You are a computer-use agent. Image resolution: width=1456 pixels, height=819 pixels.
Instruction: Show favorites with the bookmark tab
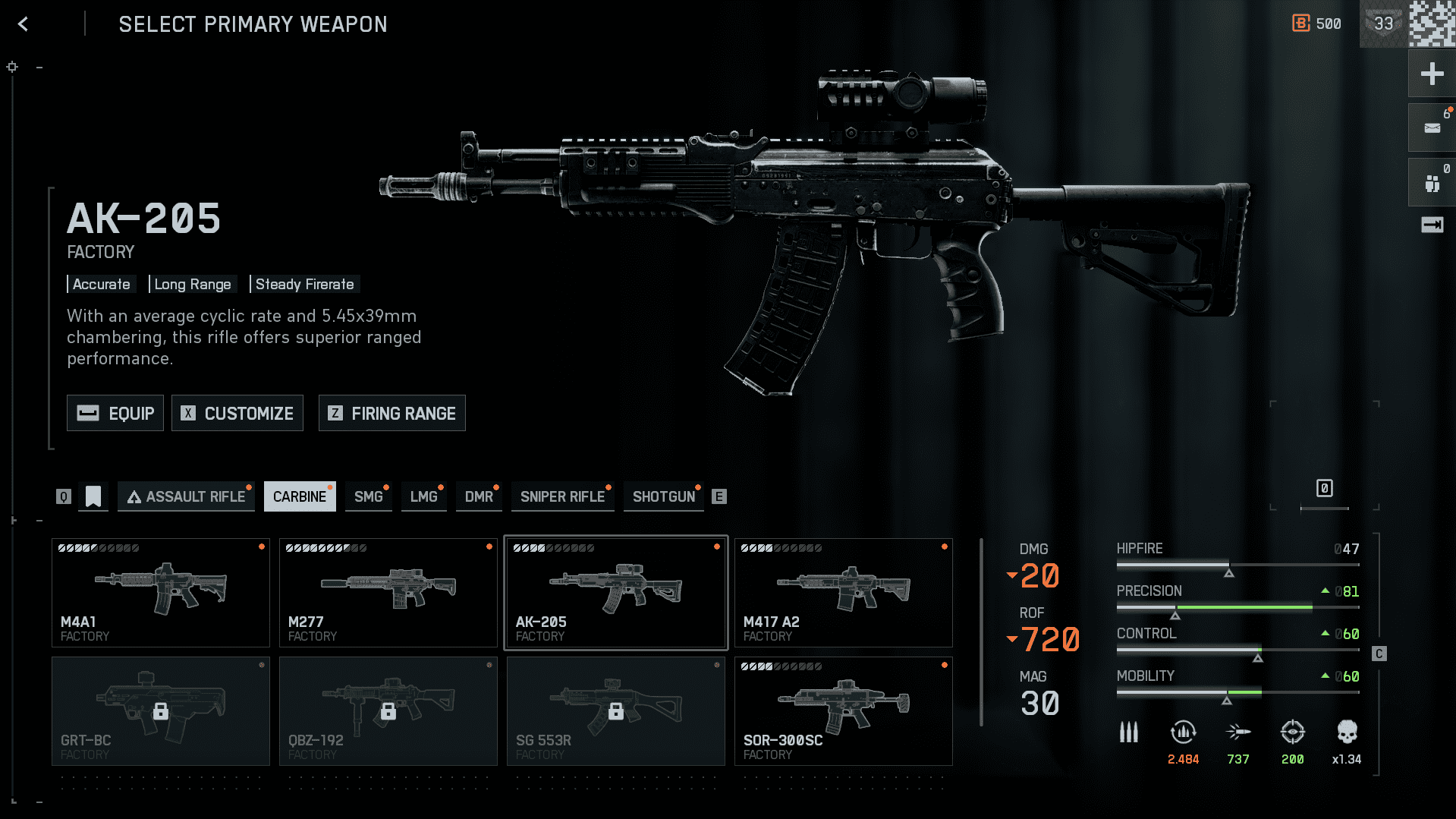pos(93,496)
